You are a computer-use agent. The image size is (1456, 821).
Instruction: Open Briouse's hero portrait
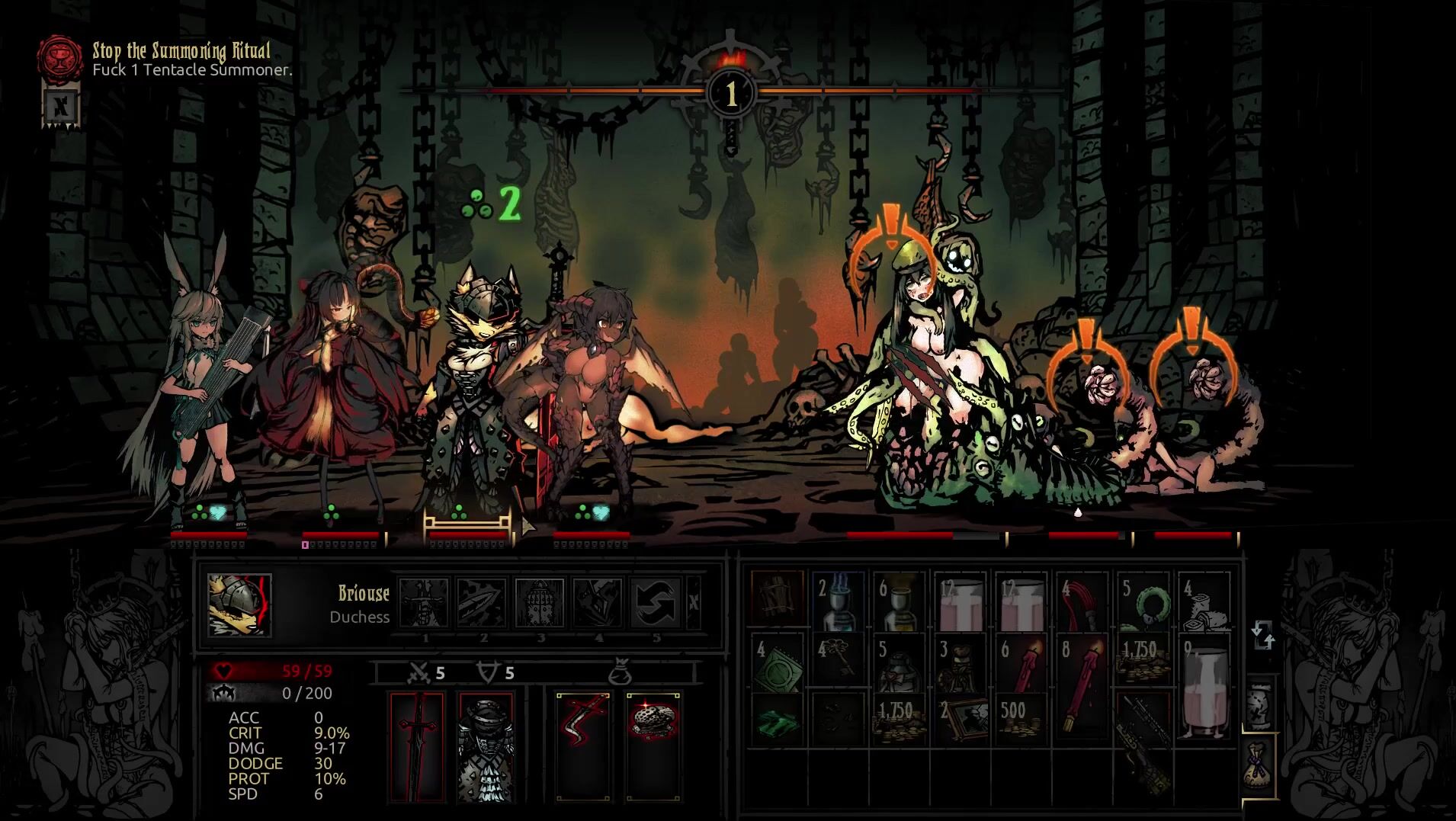[239, 605]
